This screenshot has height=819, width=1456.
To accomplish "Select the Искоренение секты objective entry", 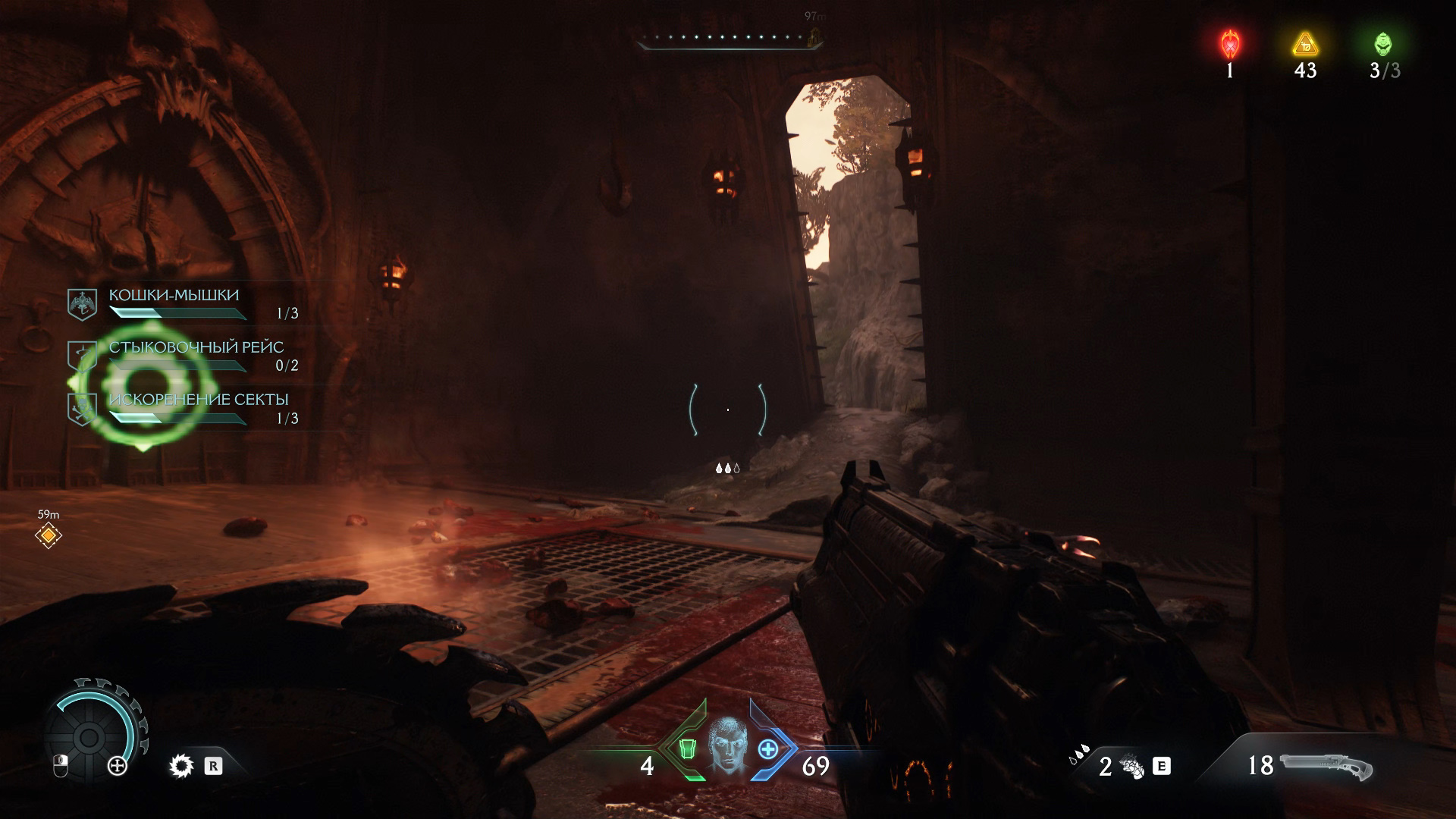I will point(199,400).
